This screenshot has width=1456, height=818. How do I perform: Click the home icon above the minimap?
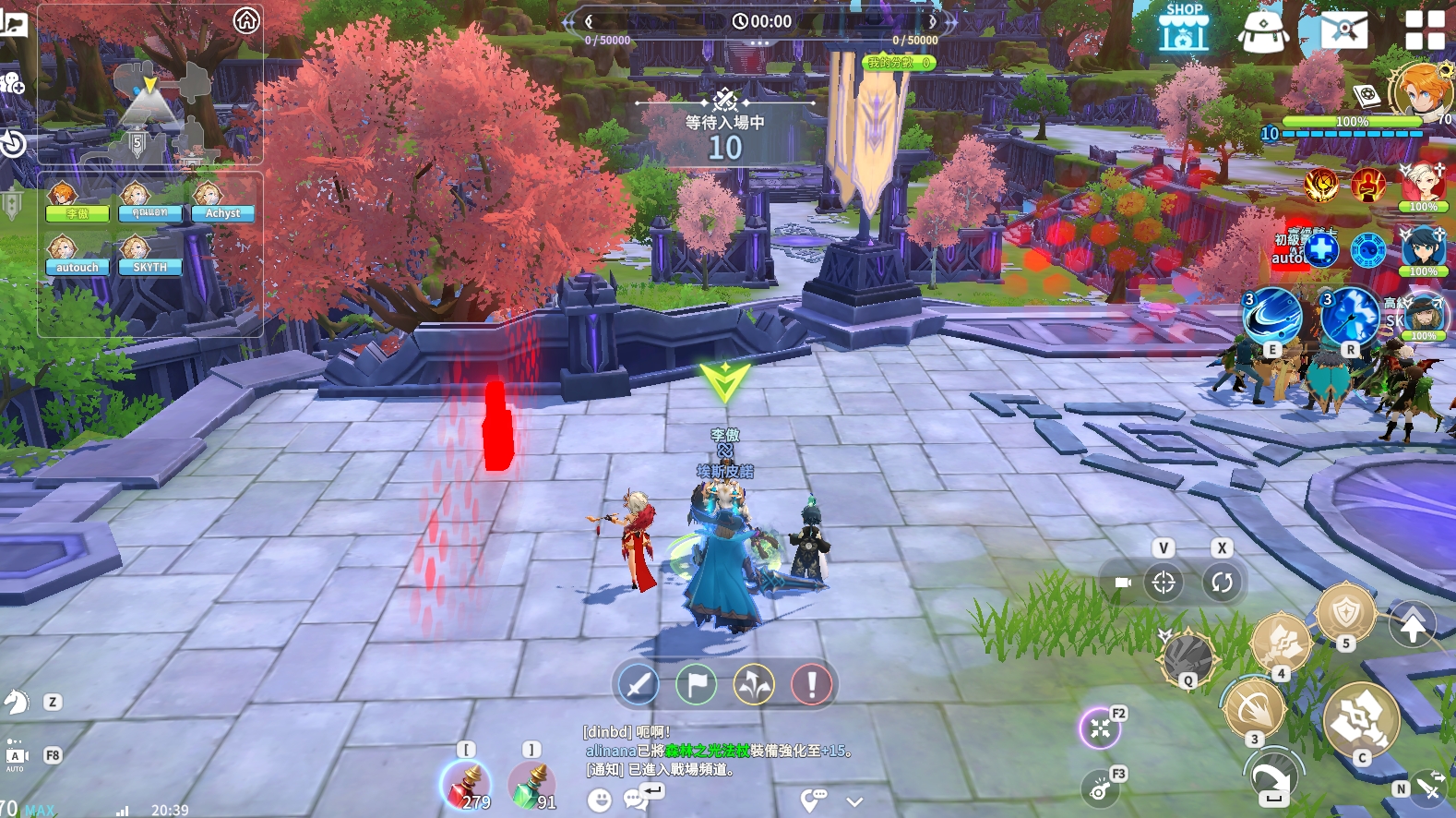click(x=246, y=20)
